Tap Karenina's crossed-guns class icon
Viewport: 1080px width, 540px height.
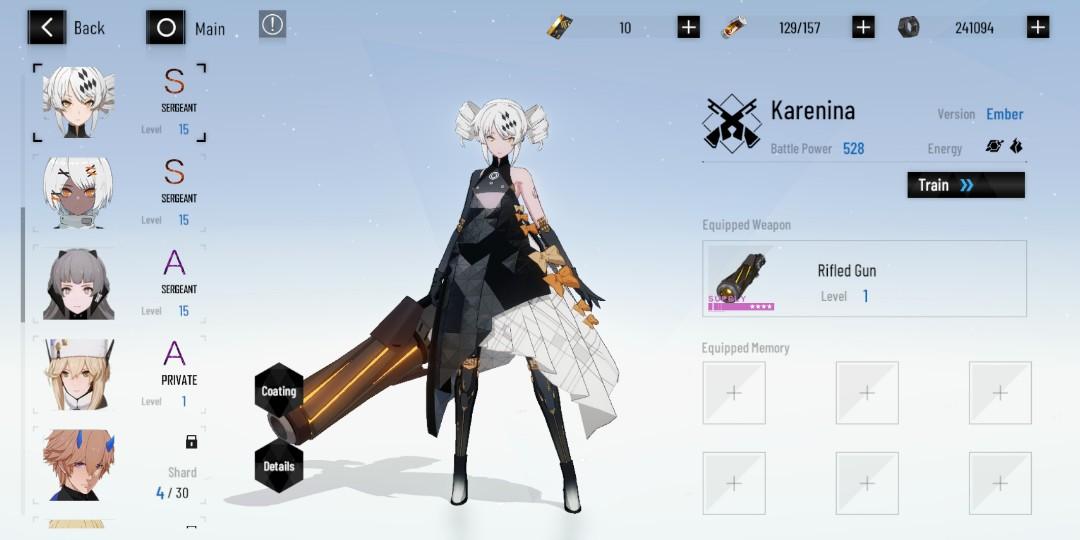click(x=731, y=122)
